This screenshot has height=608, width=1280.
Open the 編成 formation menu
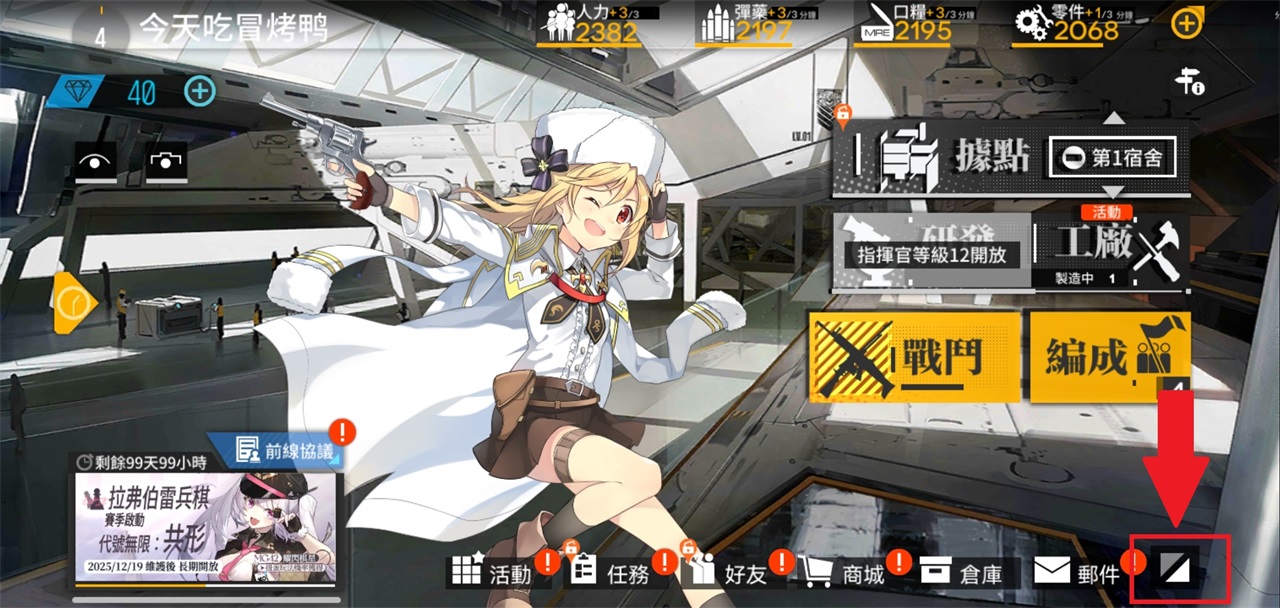click(1109, 356)
